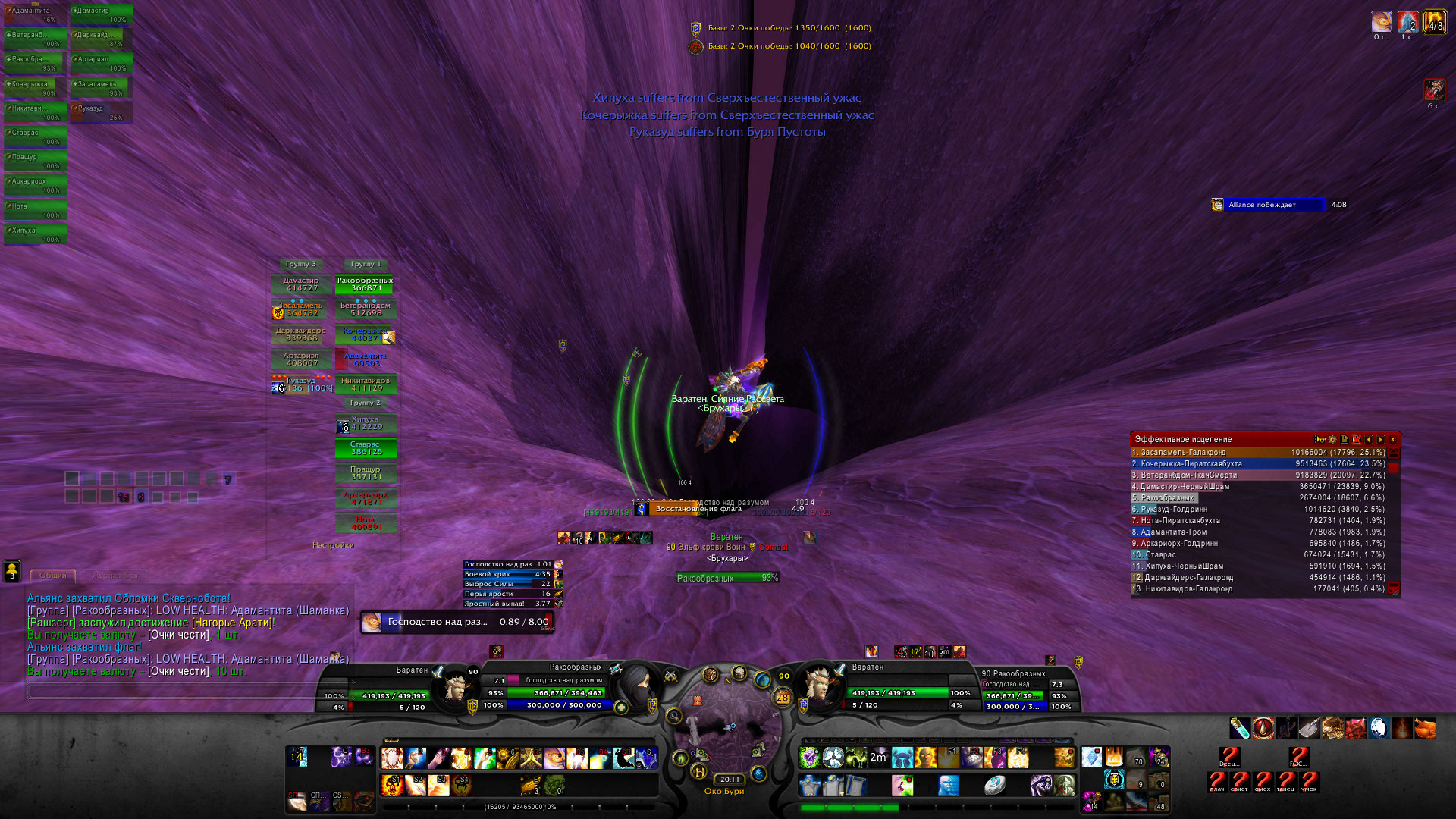
Task: Click the смех macro button
Action: click(x=1263, y=781)
